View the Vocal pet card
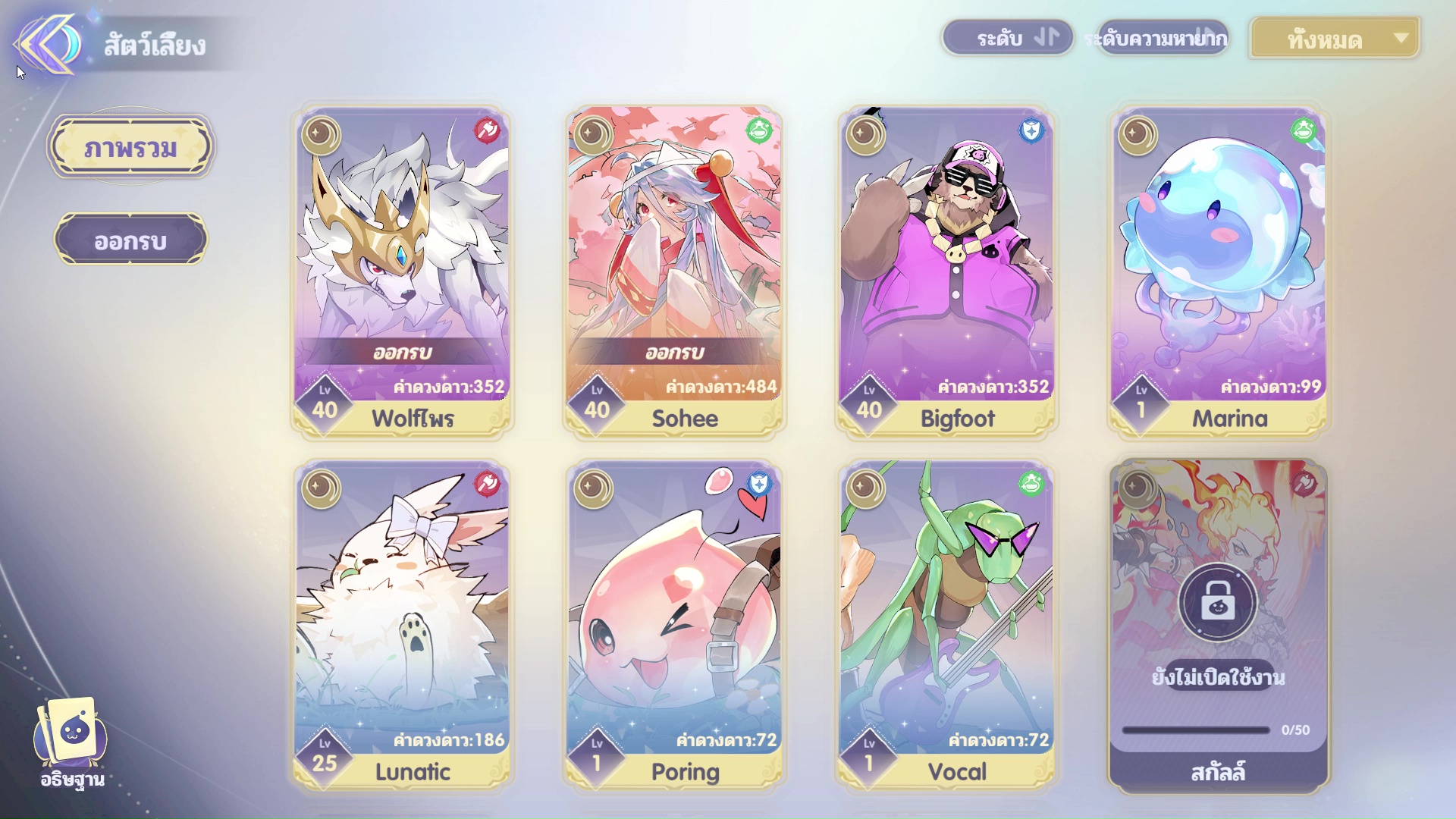This screenshot has width=1456, height=819. pos(946,626)
